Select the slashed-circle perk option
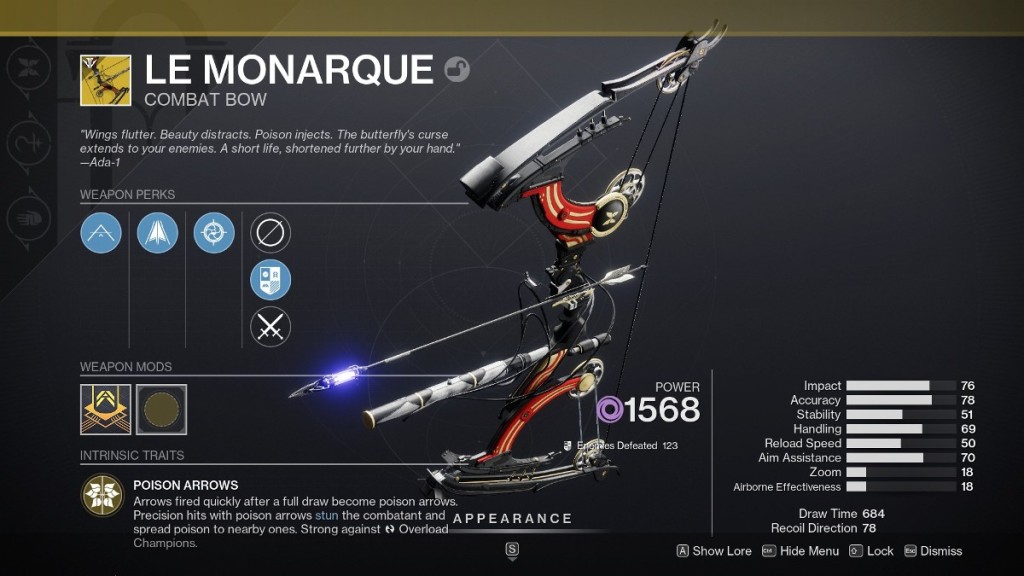Image resolution: width=1024 pixels, height=576 pixels. pos(270,233)
